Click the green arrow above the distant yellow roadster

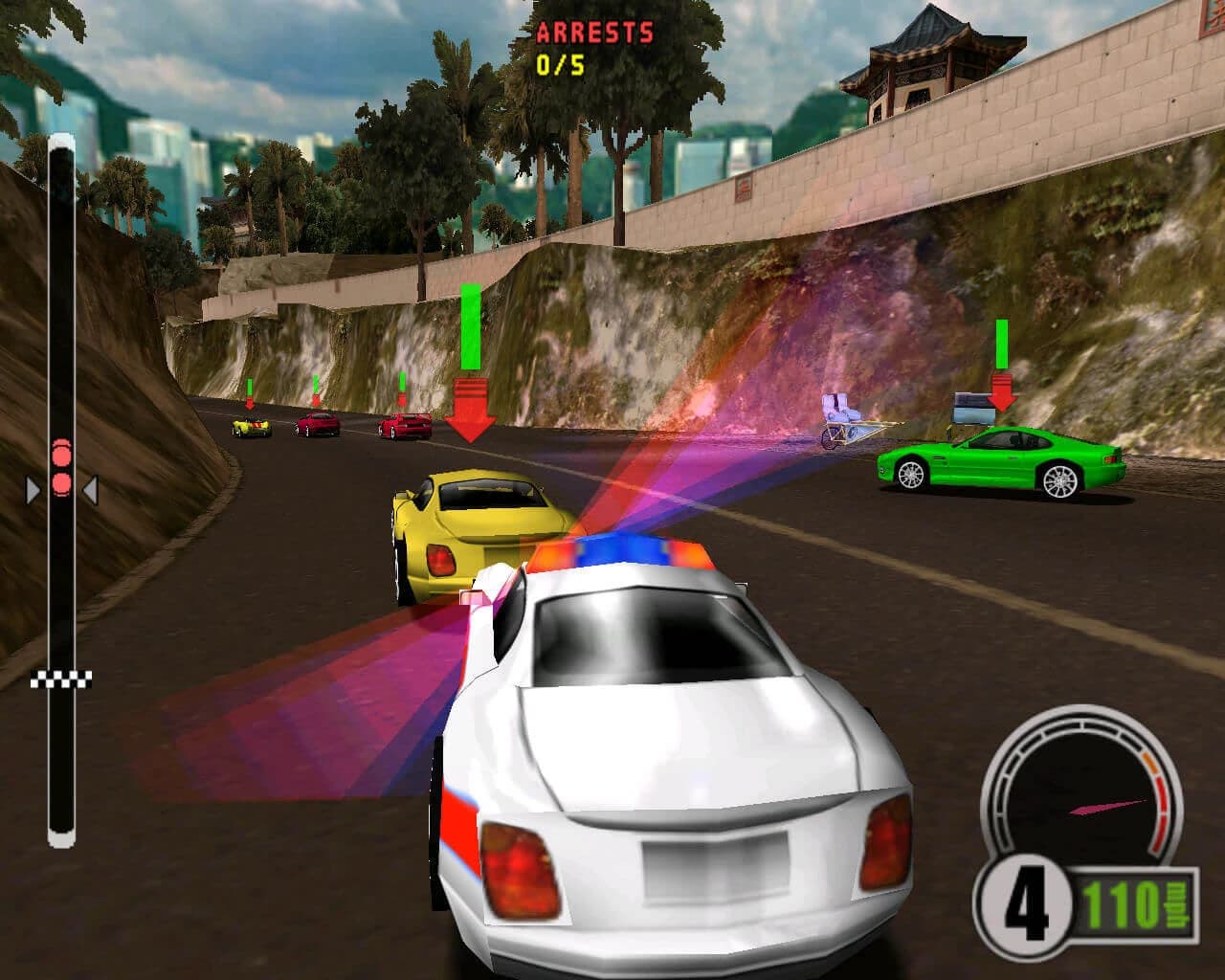click(x=250, y=387)
